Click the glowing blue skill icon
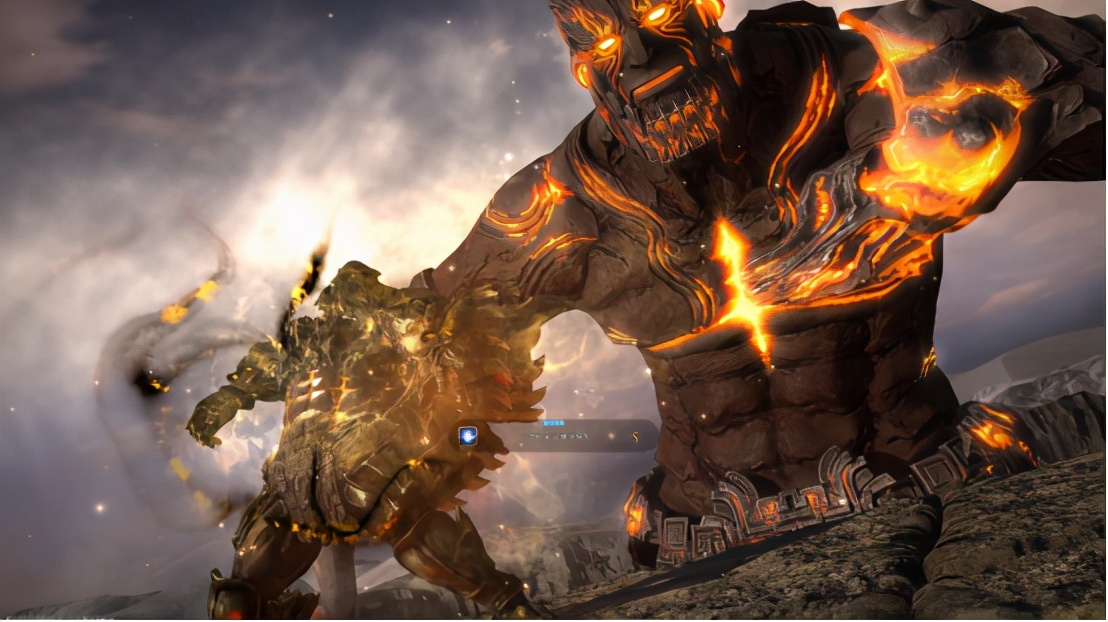Screen dimensions: 1108x622 click(467, 436)
